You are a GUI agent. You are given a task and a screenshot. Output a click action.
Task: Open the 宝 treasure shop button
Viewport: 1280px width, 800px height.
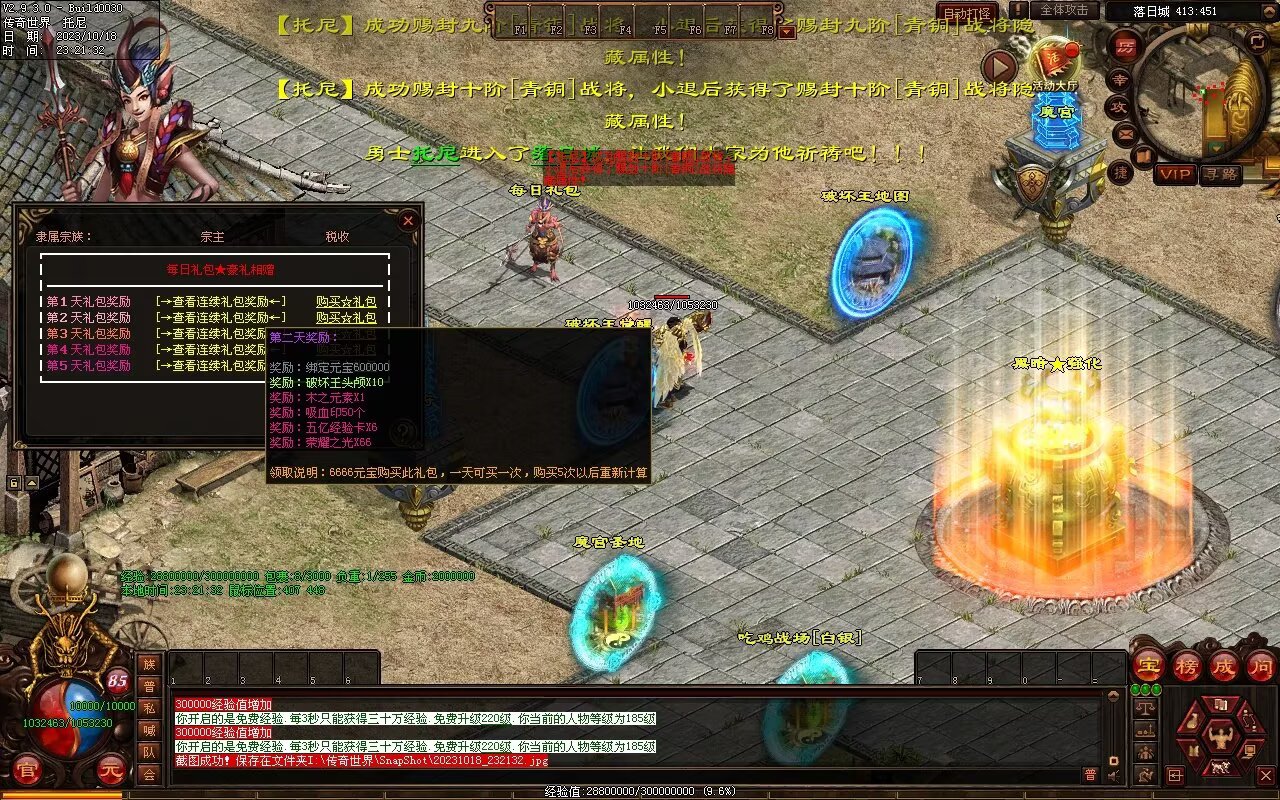(x=1149, y=665)
